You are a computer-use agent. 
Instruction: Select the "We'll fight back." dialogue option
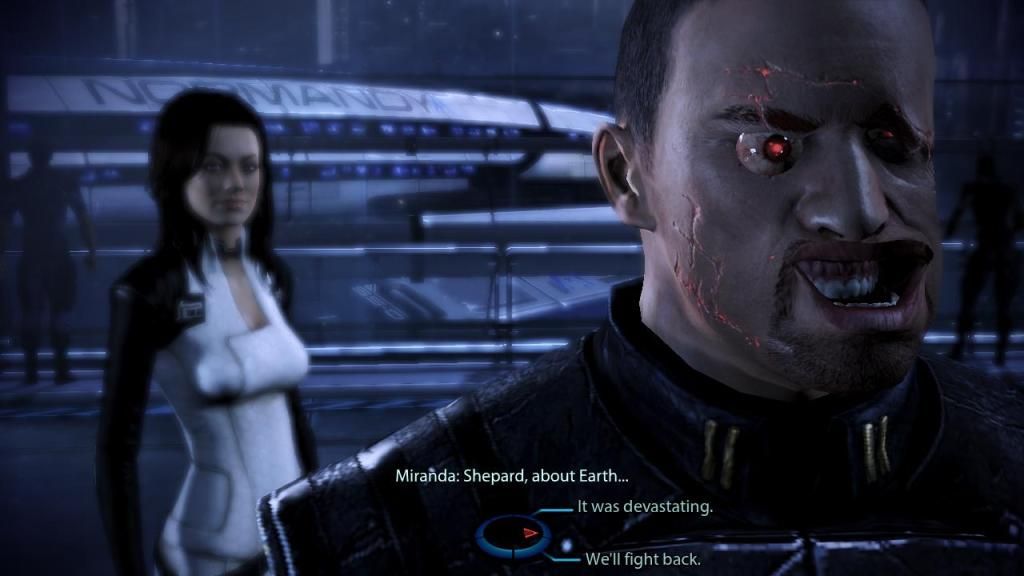642,559
